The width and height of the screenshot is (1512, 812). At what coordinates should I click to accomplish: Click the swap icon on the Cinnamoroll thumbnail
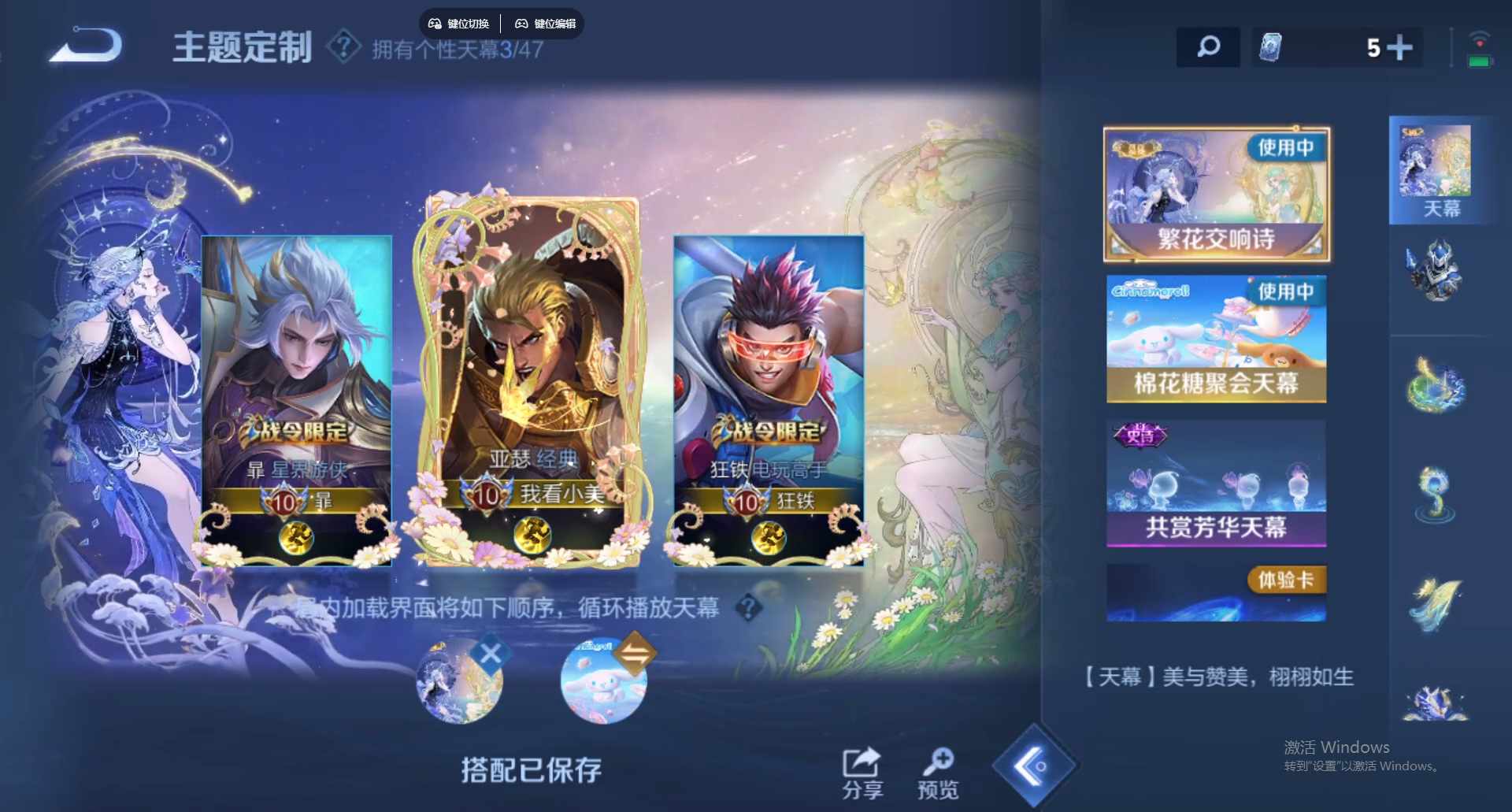637,651
